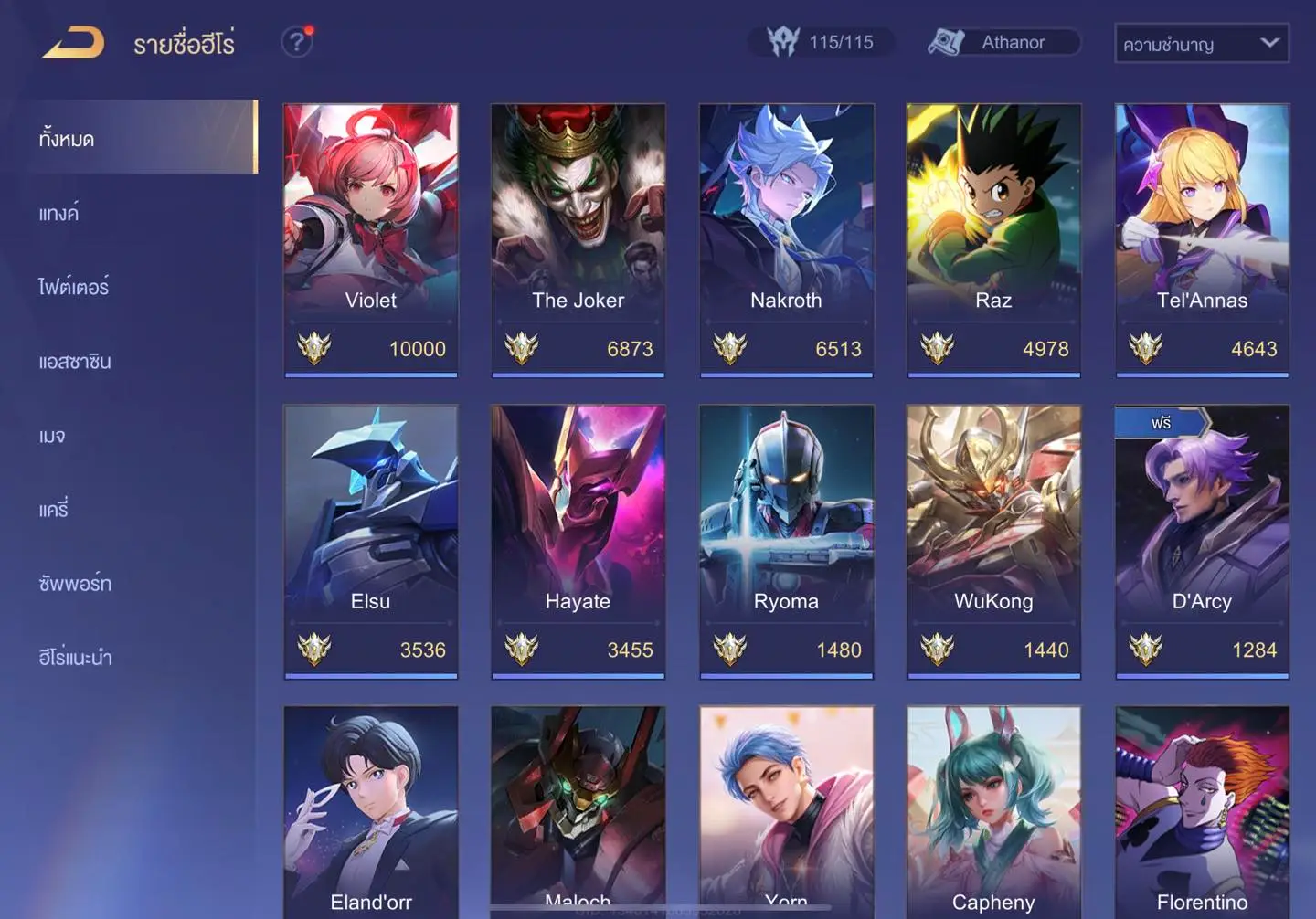Show the แอสซาซิน assassin heroes
1316x919 pixels.
75,361
